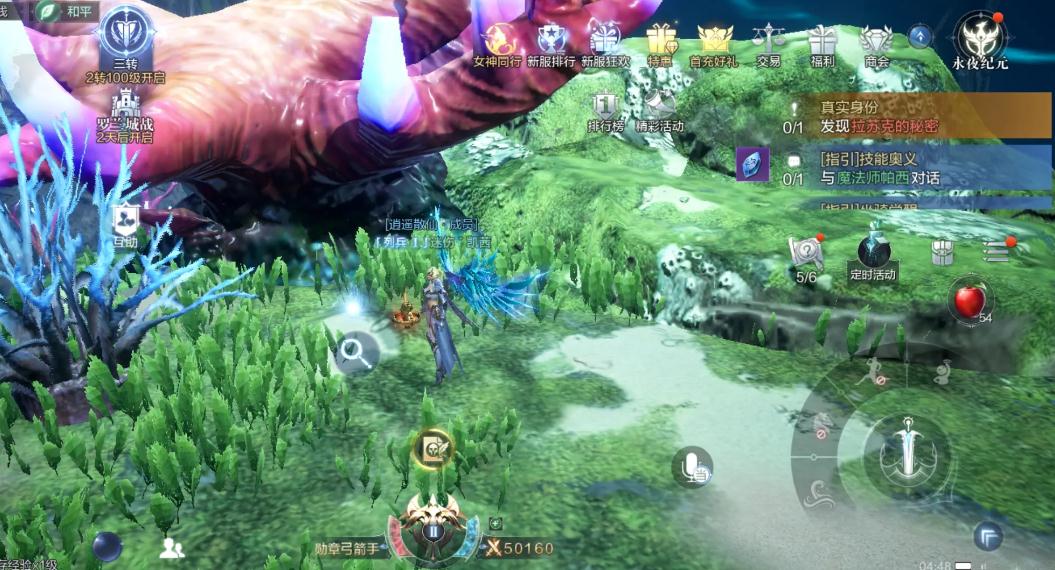Open the 互助 mutual help icon
Viewport: 1055px width, 570px height.
pos(125,224)
